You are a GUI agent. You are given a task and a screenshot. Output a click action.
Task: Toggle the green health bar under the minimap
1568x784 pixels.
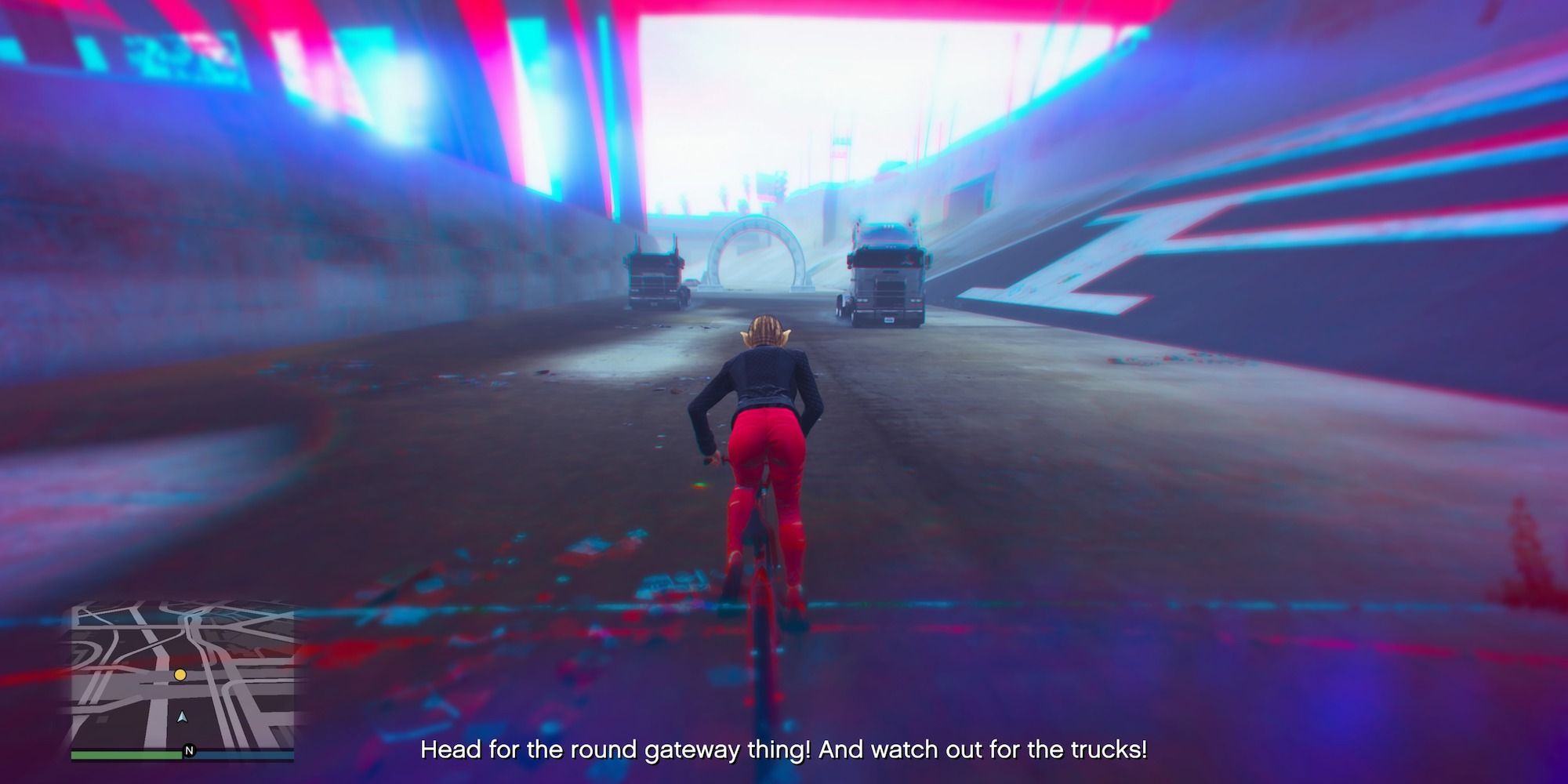125,755
